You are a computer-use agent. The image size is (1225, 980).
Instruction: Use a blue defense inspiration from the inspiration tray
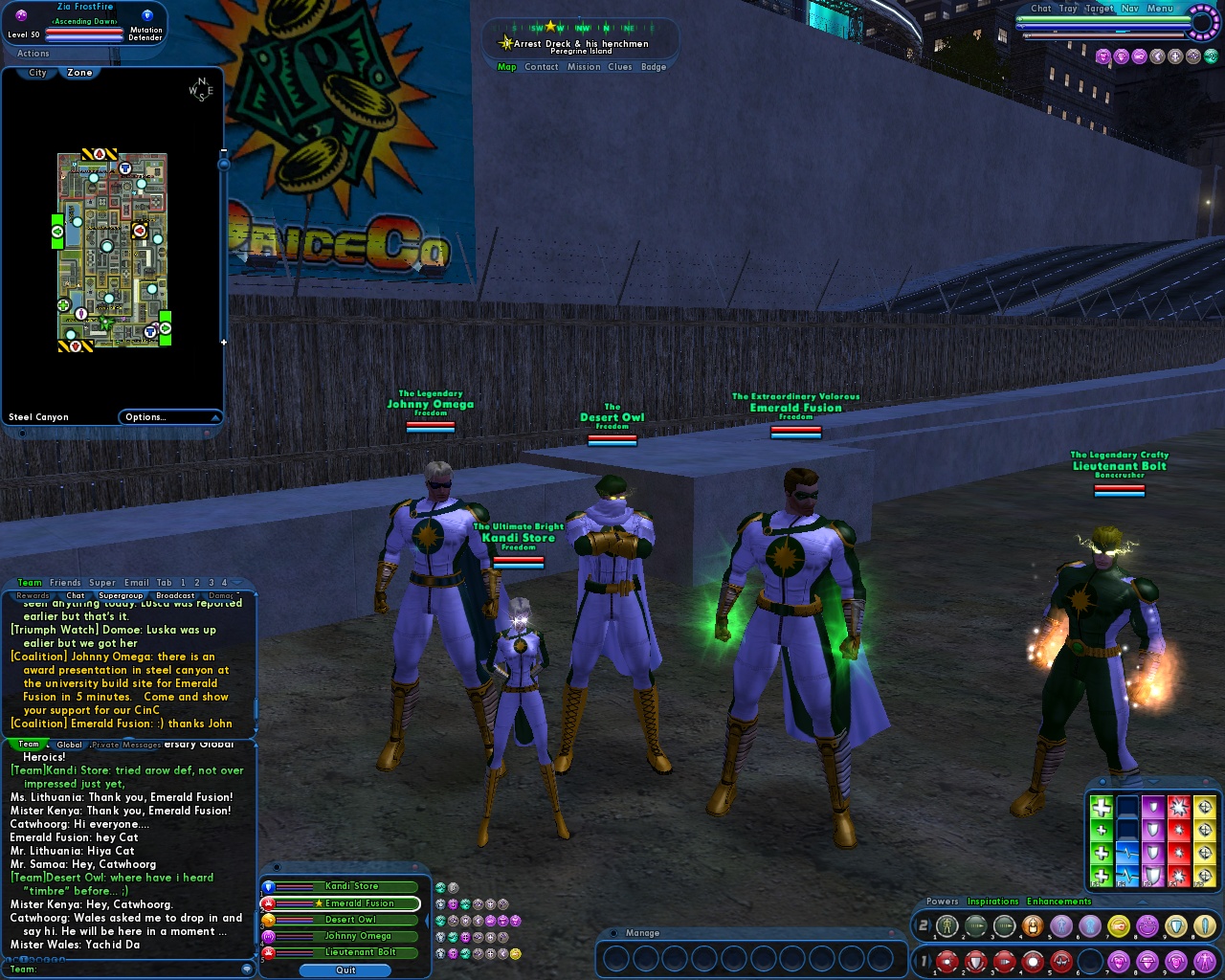1127,852
